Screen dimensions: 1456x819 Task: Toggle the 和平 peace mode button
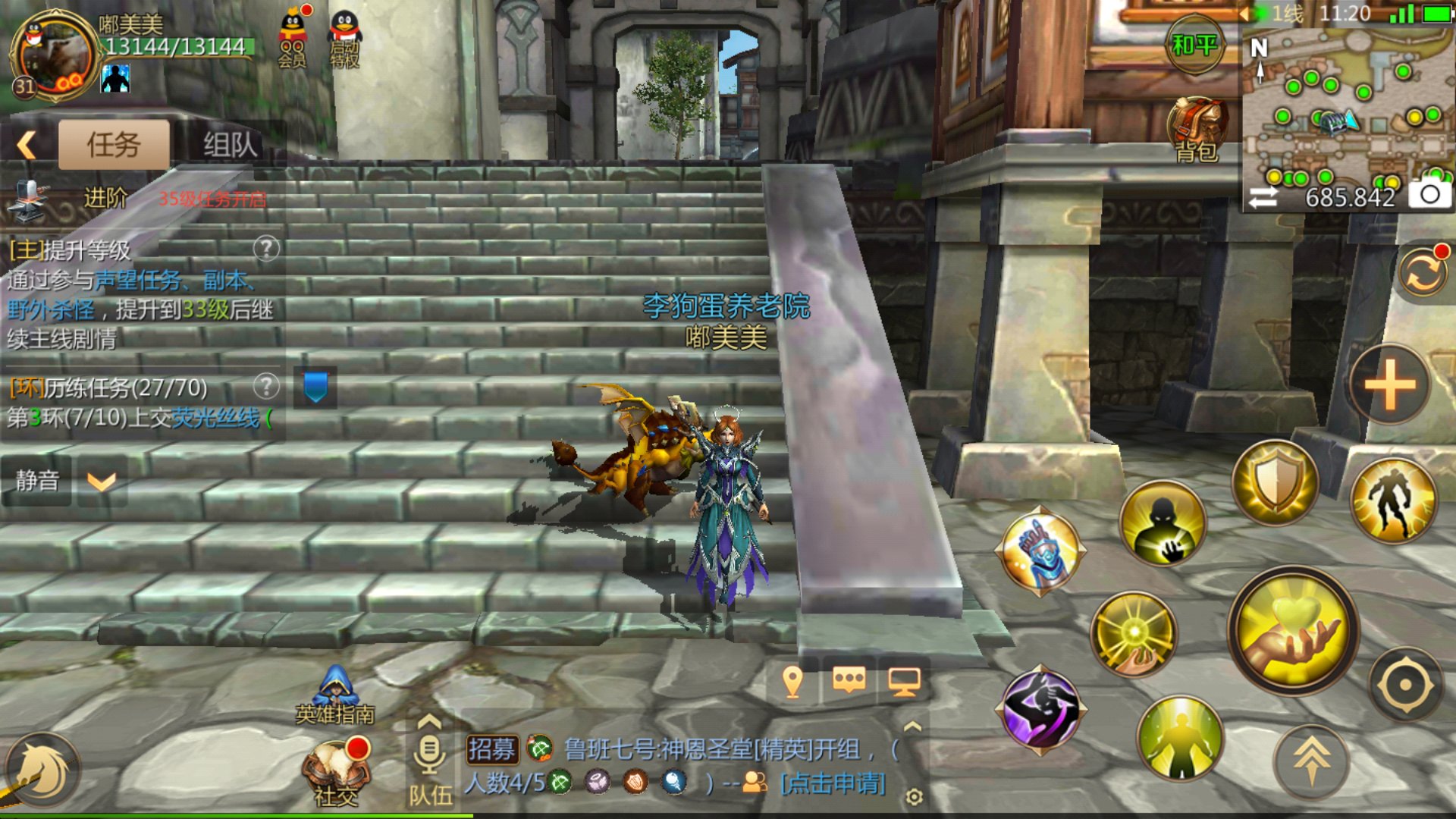coord(1194,45)
